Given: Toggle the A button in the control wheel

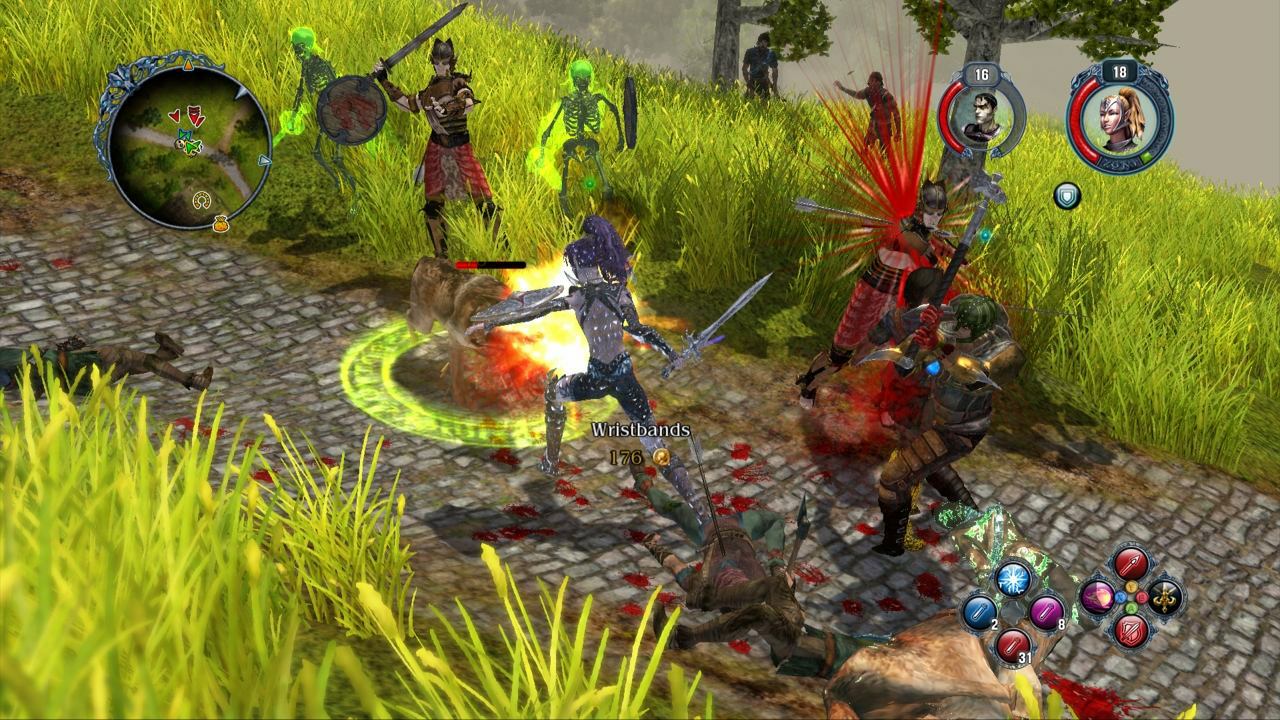Looking at the screenshot, I should click(1131, 608).
